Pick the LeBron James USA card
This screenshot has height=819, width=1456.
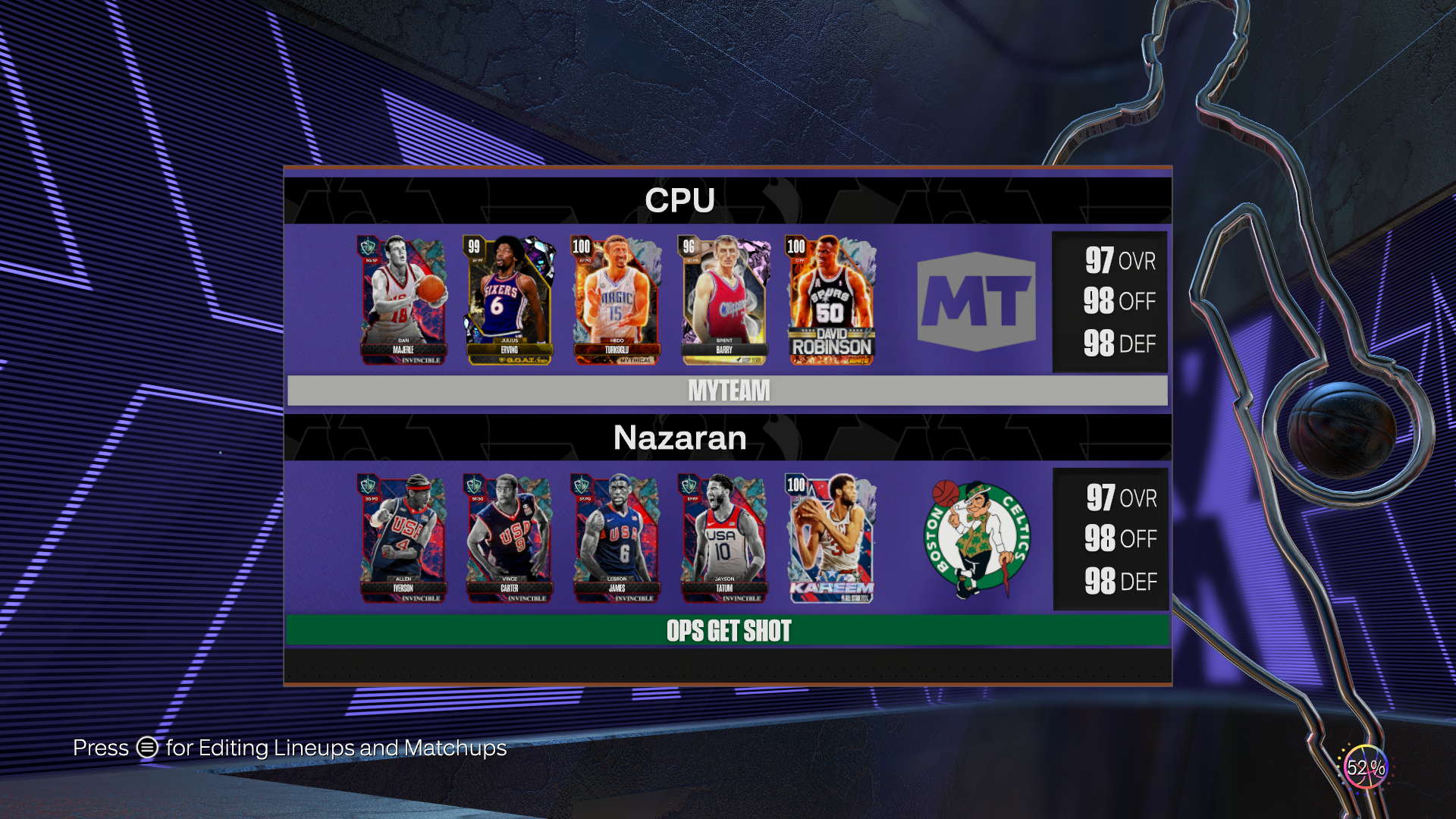coord(617,538)
